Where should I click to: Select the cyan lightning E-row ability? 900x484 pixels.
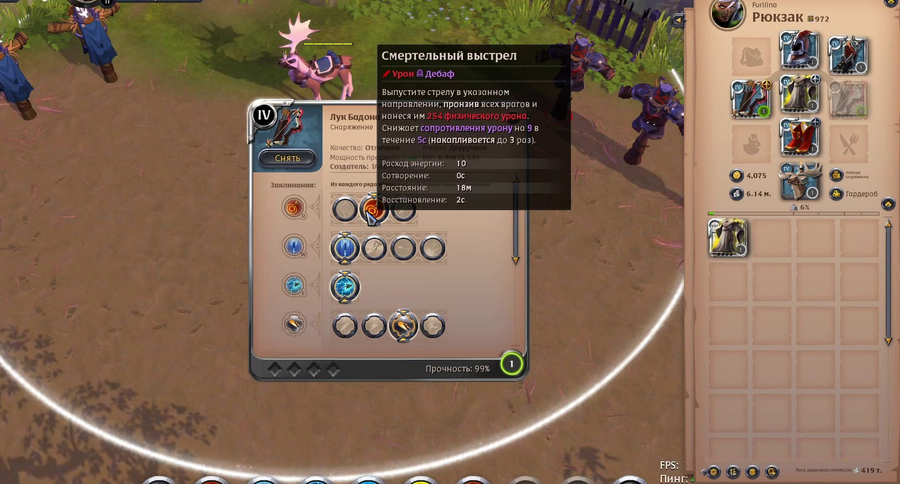(x=345, y=286)
